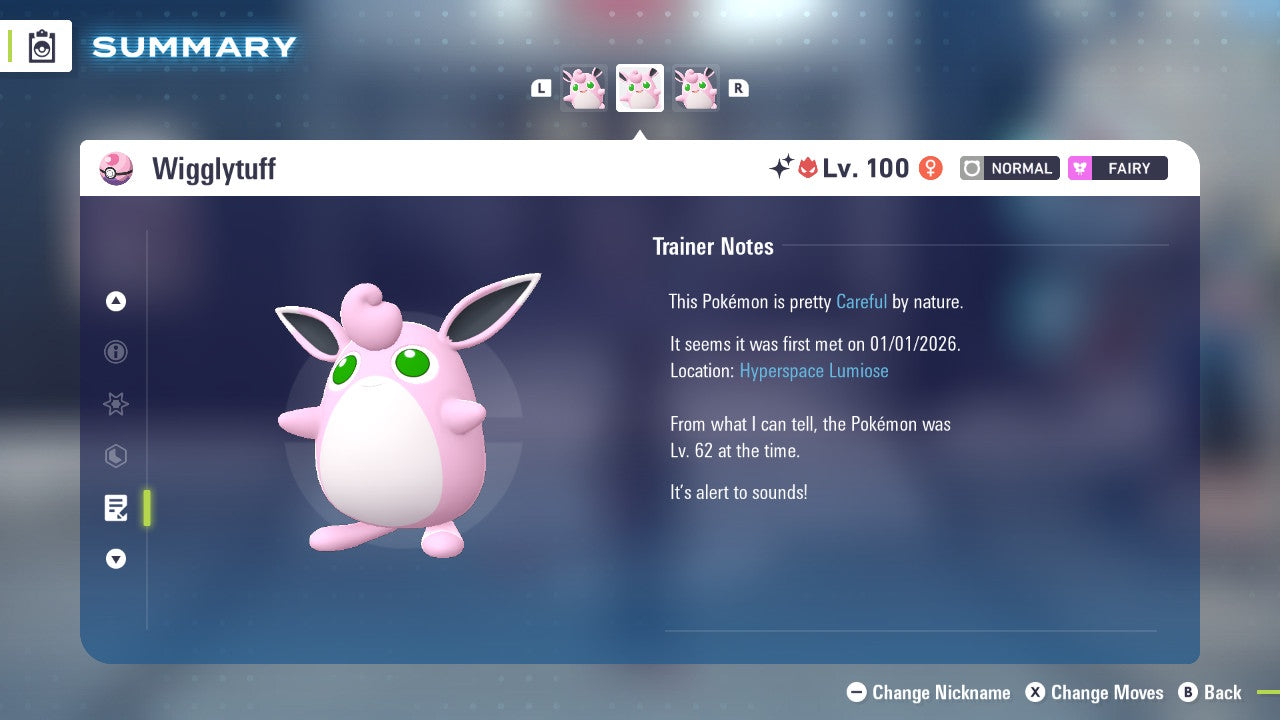Click the Hyperspace Lumiose location link
The height and width of the screenshot is (720, 1280).
[x=814, y=370]
